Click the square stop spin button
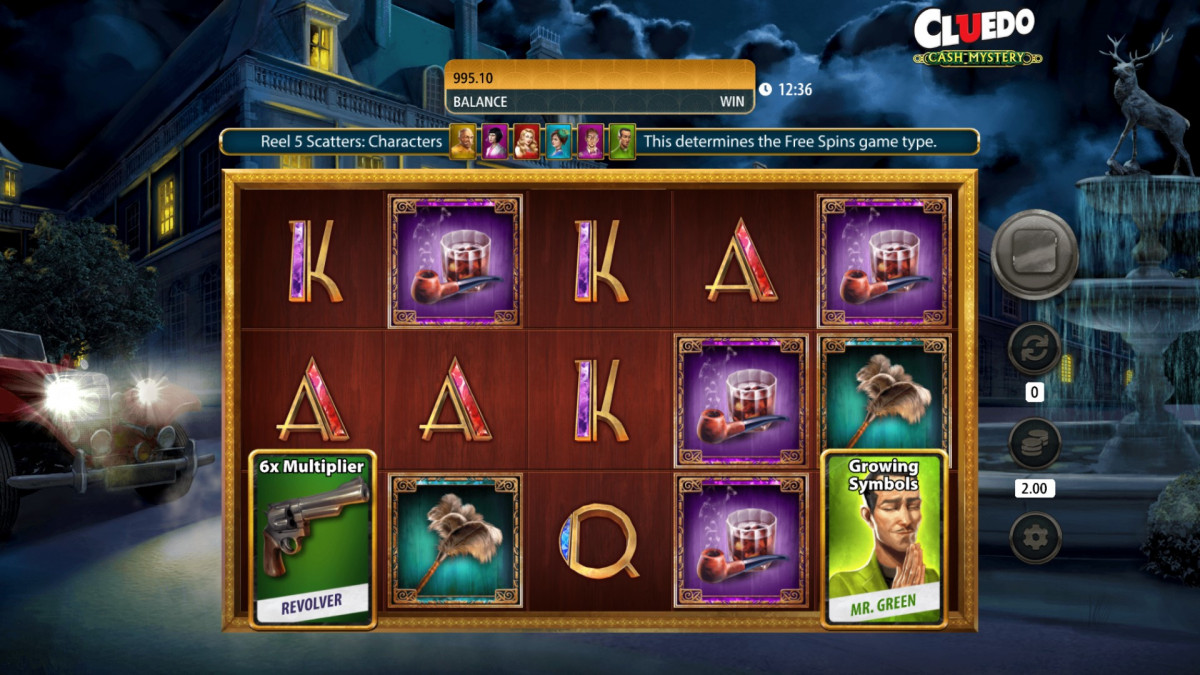The image size is (1200, 675). click(x=1034, y=254)
